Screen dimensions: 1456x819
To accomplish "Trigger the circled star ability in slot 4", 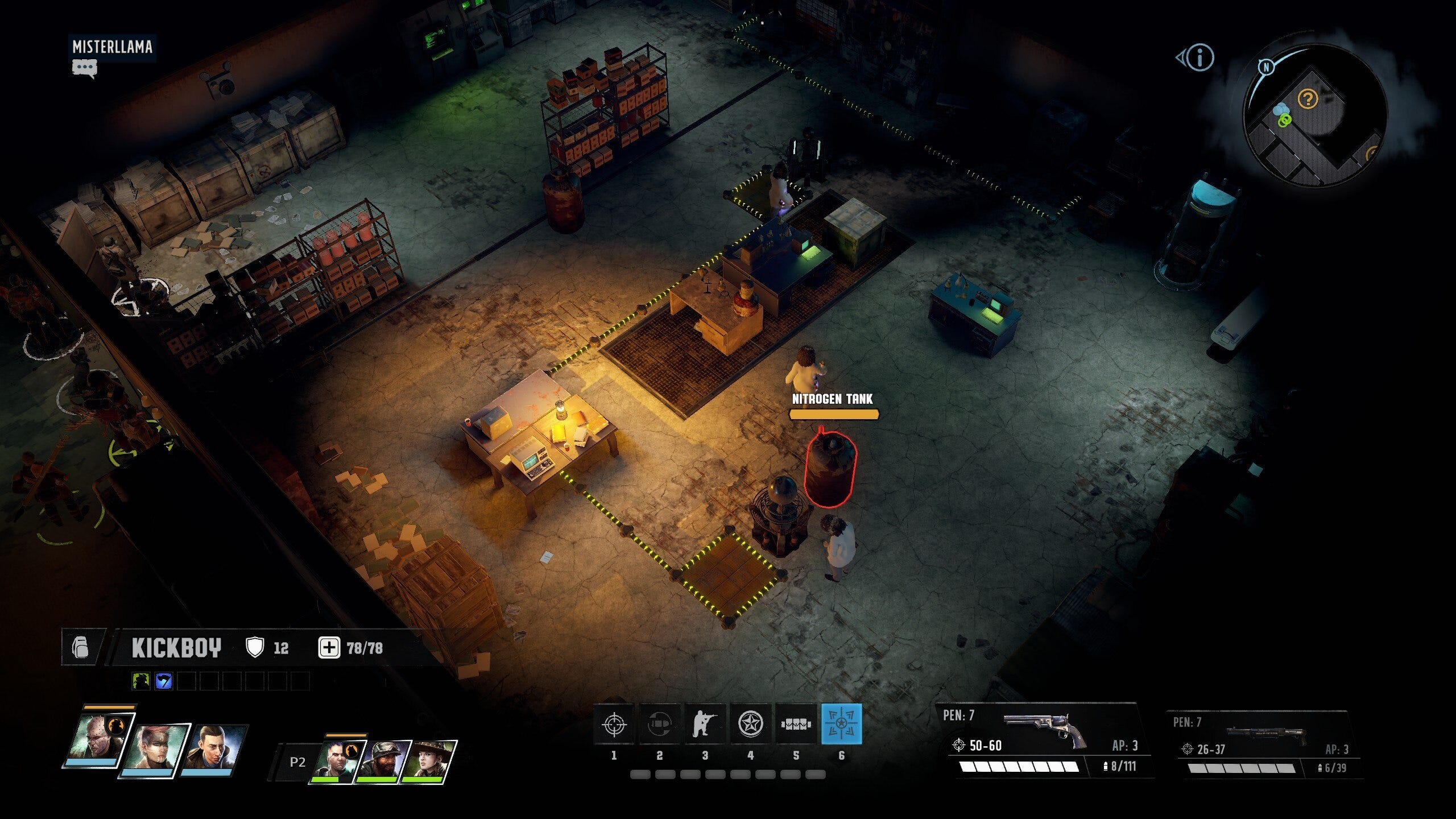I will (x=750, y=724).
